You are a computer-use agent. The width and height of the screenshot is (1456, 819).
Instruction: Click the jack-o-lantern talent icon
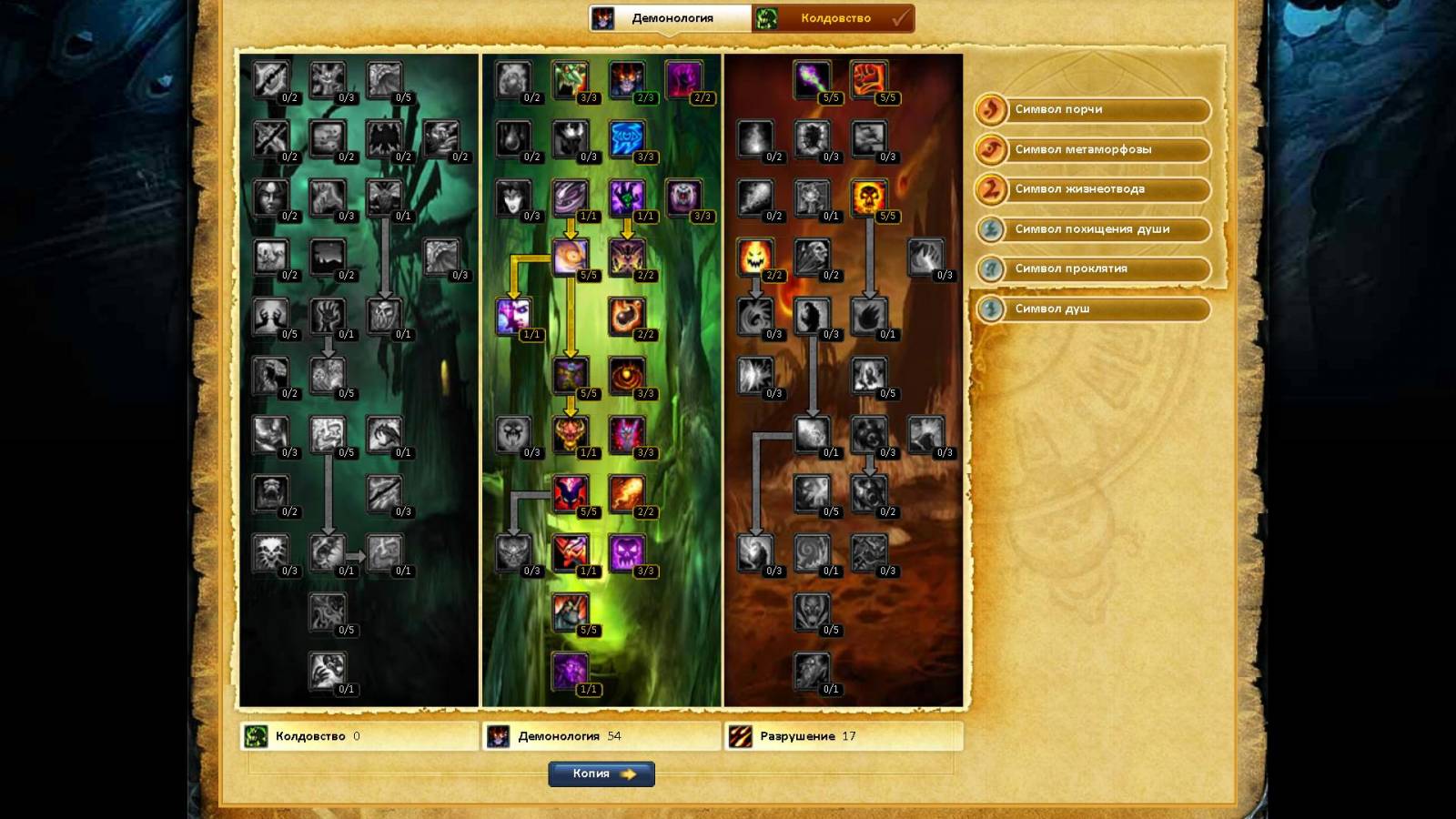(755, 257)
